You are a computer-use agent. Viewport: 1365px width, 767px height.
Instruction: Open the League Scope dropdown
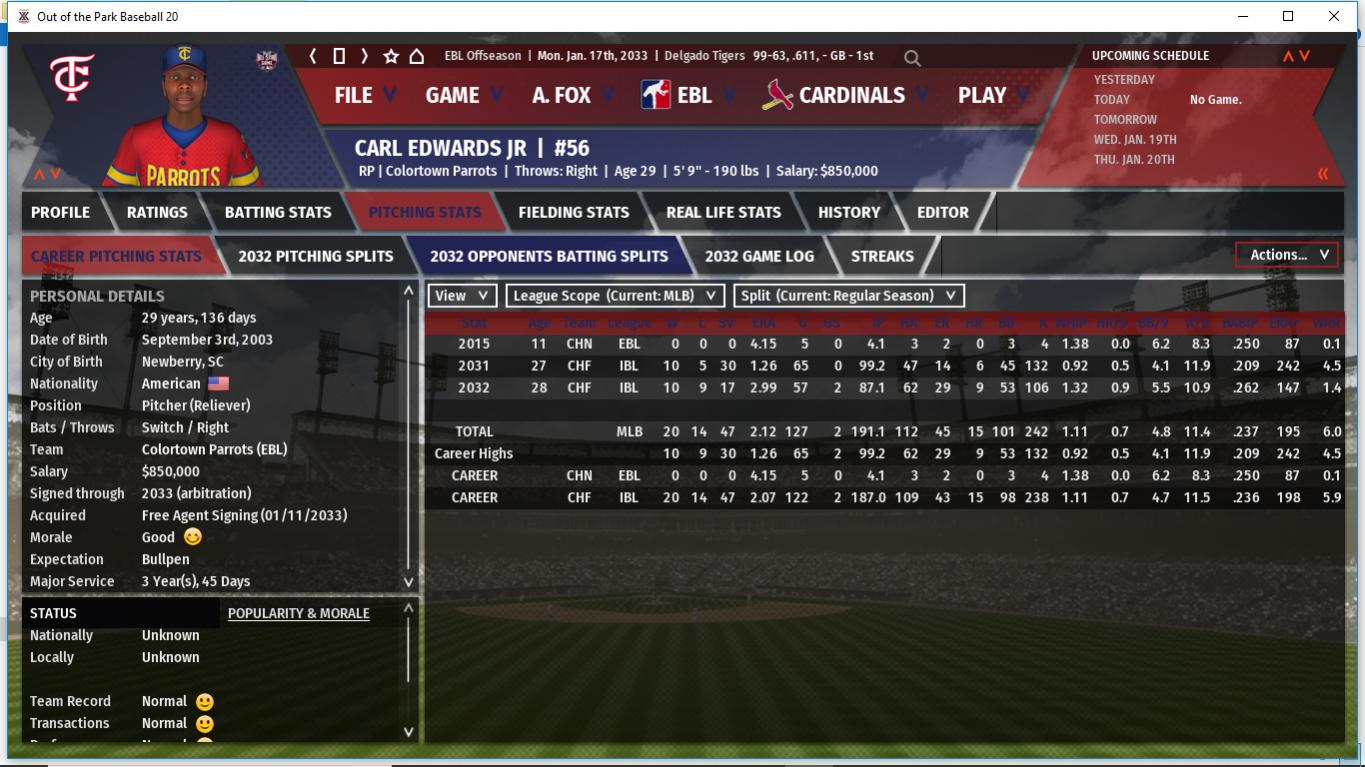[x=615, y=296]
